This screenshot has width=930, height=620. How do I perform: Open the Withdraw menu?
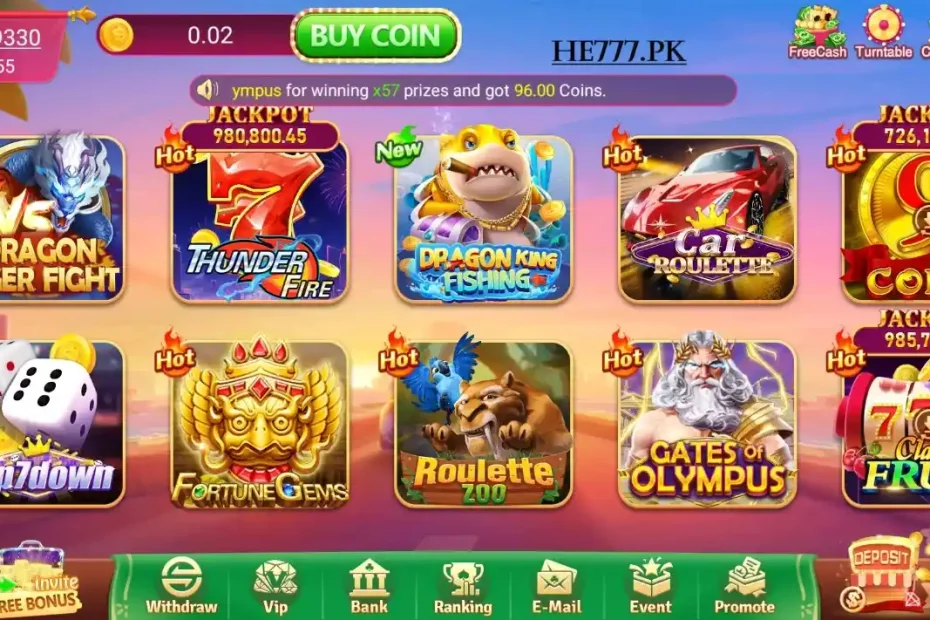coord(181,586)
